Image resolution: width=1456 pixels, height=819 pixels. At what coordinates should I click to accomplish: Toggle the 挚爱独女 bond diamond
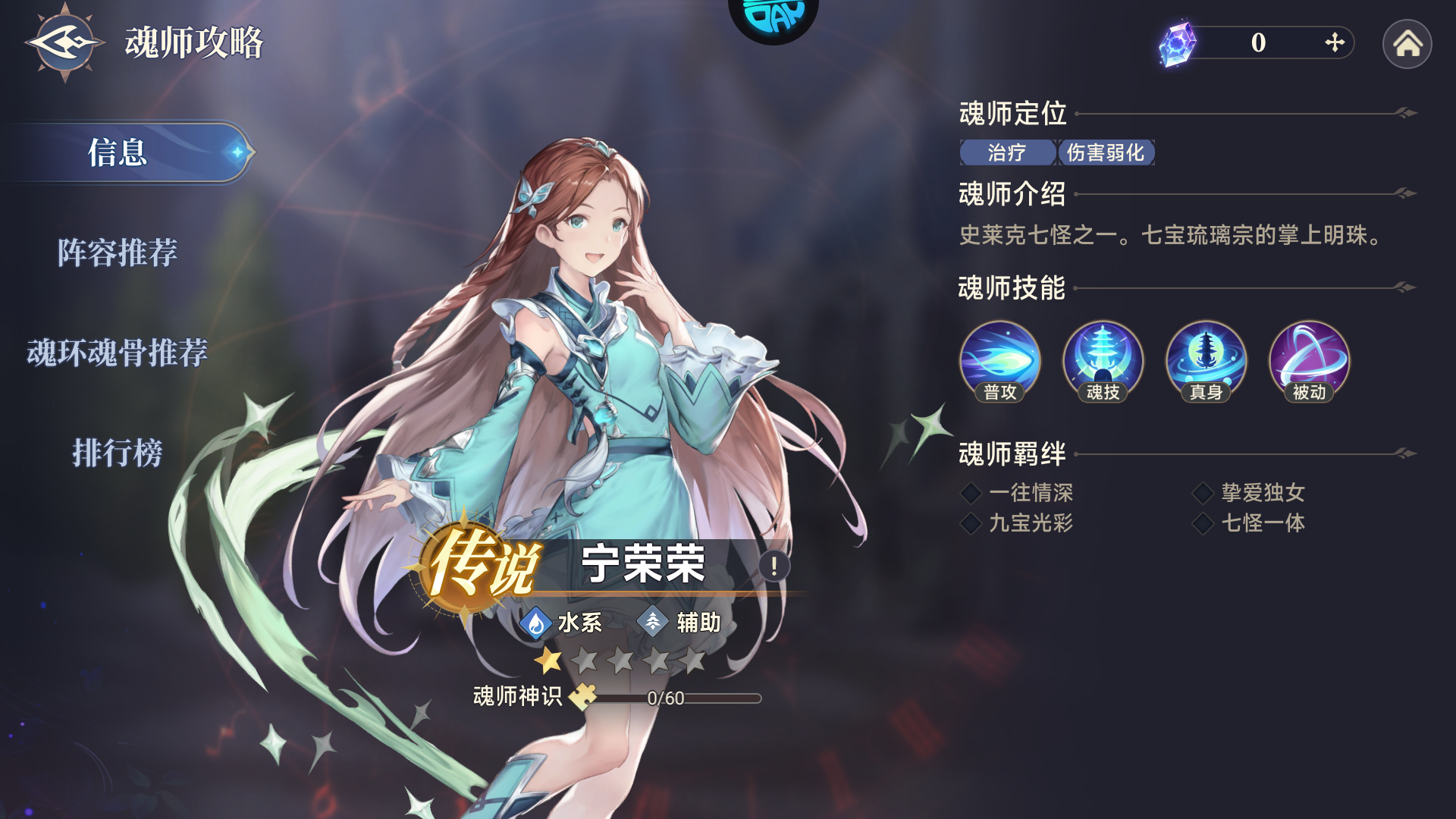(1204, 493)
